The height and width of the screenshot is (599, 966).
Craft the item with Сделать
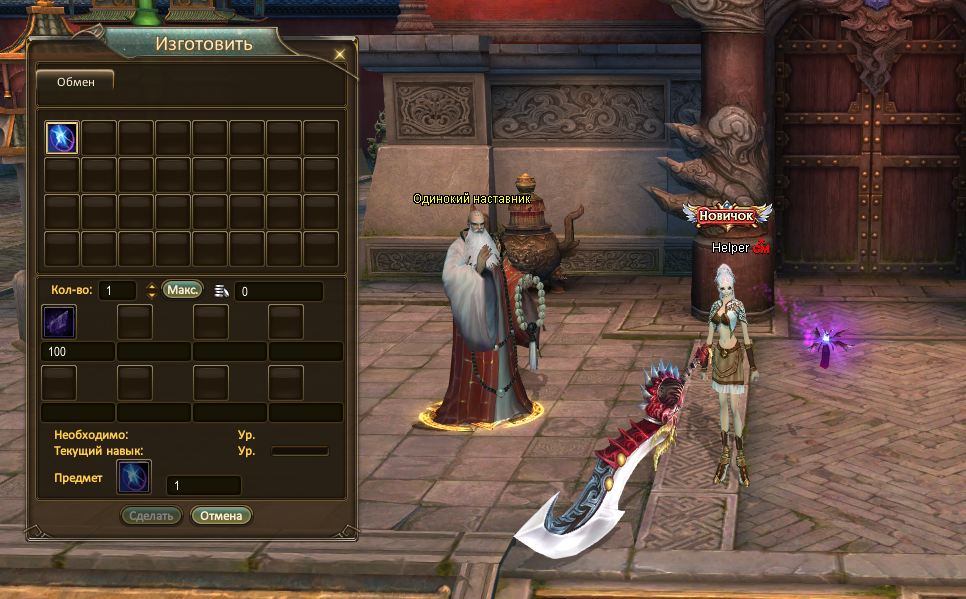click(151, 516)
